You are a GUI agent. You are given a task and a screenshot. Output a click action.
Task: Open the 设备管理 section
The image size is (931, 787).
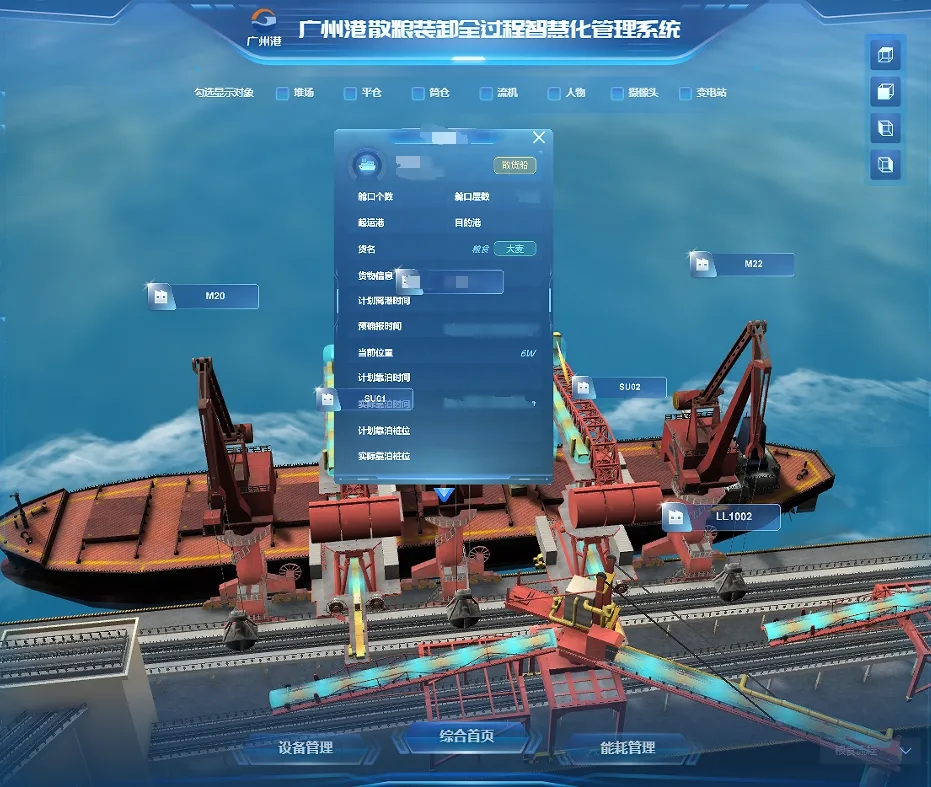tap(306, 747)
